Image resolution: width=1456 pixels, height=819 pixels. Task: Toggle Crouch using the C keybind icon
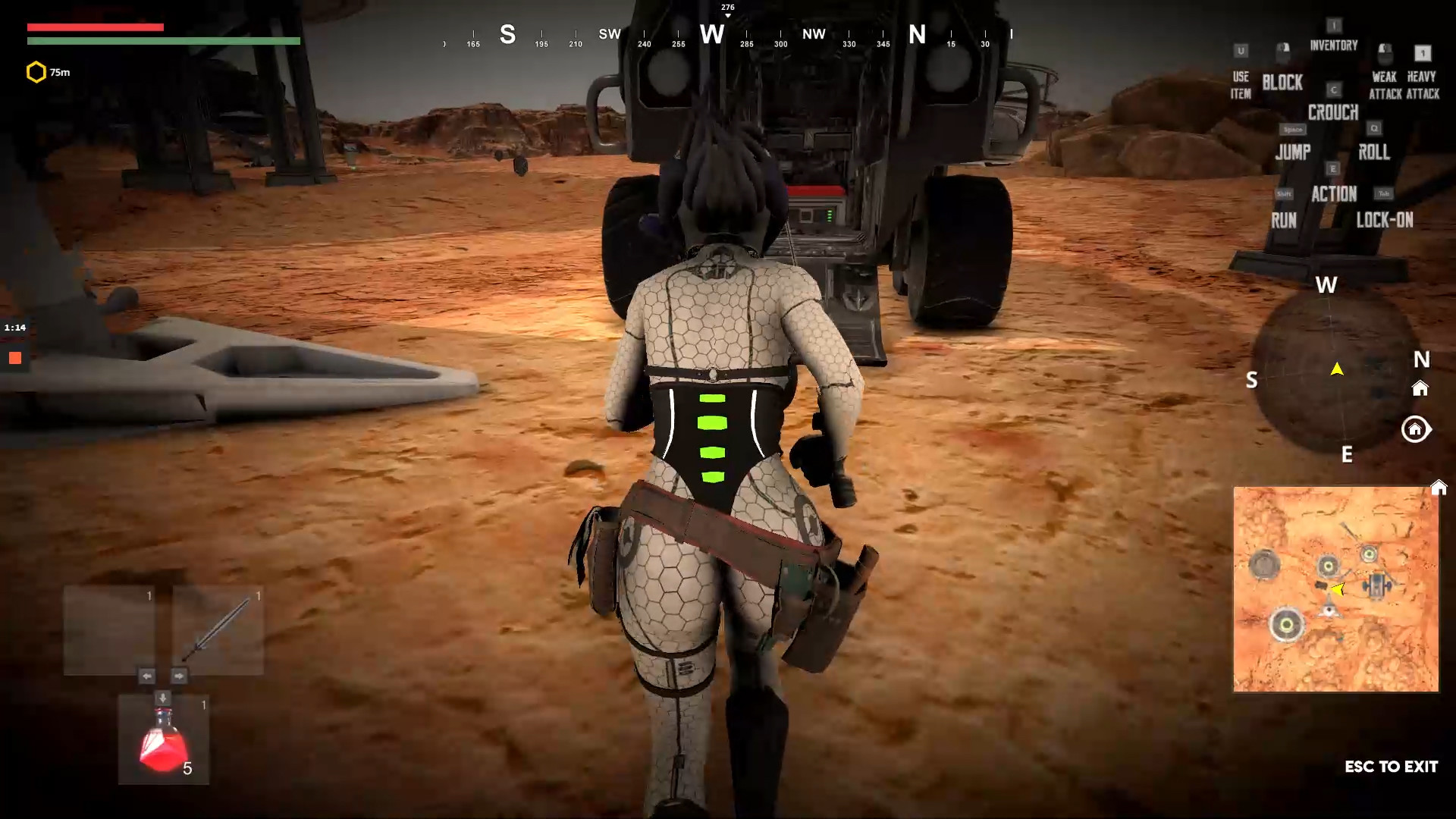(1332, 88)
